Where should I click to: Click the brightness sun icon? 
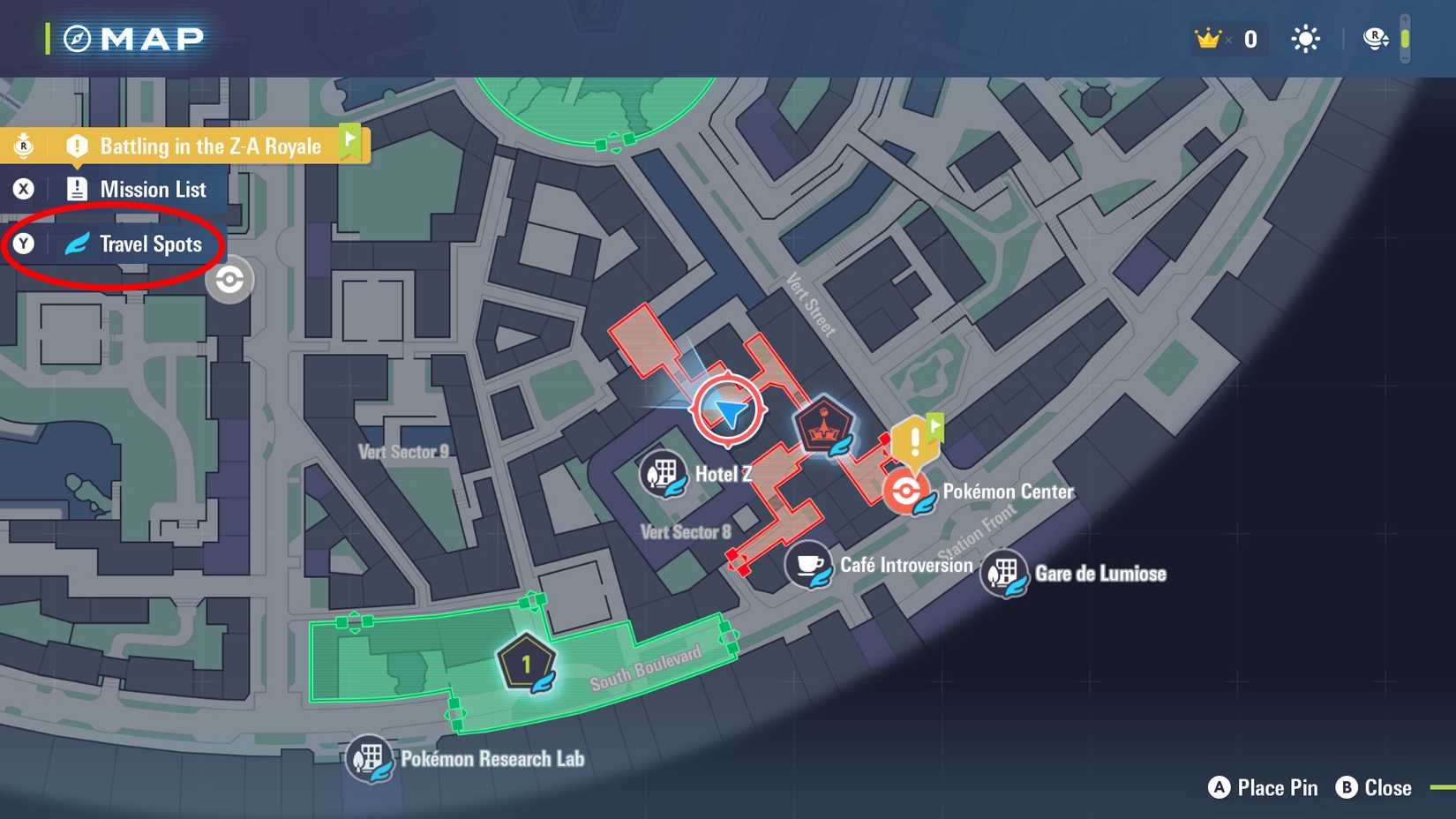[x=1304, y=39]
